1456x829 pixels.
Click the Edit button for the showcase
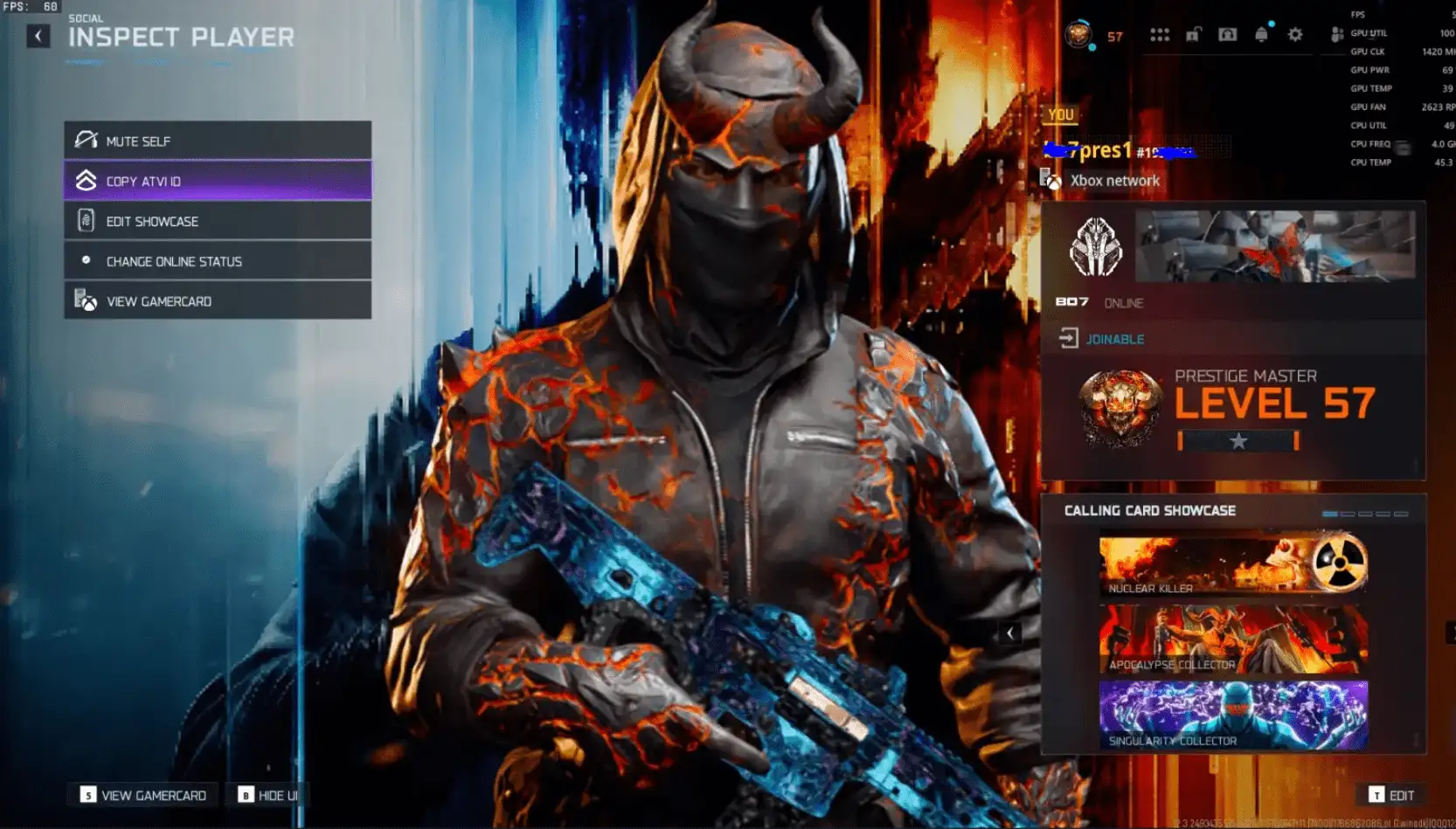[x=1391, y=795]
